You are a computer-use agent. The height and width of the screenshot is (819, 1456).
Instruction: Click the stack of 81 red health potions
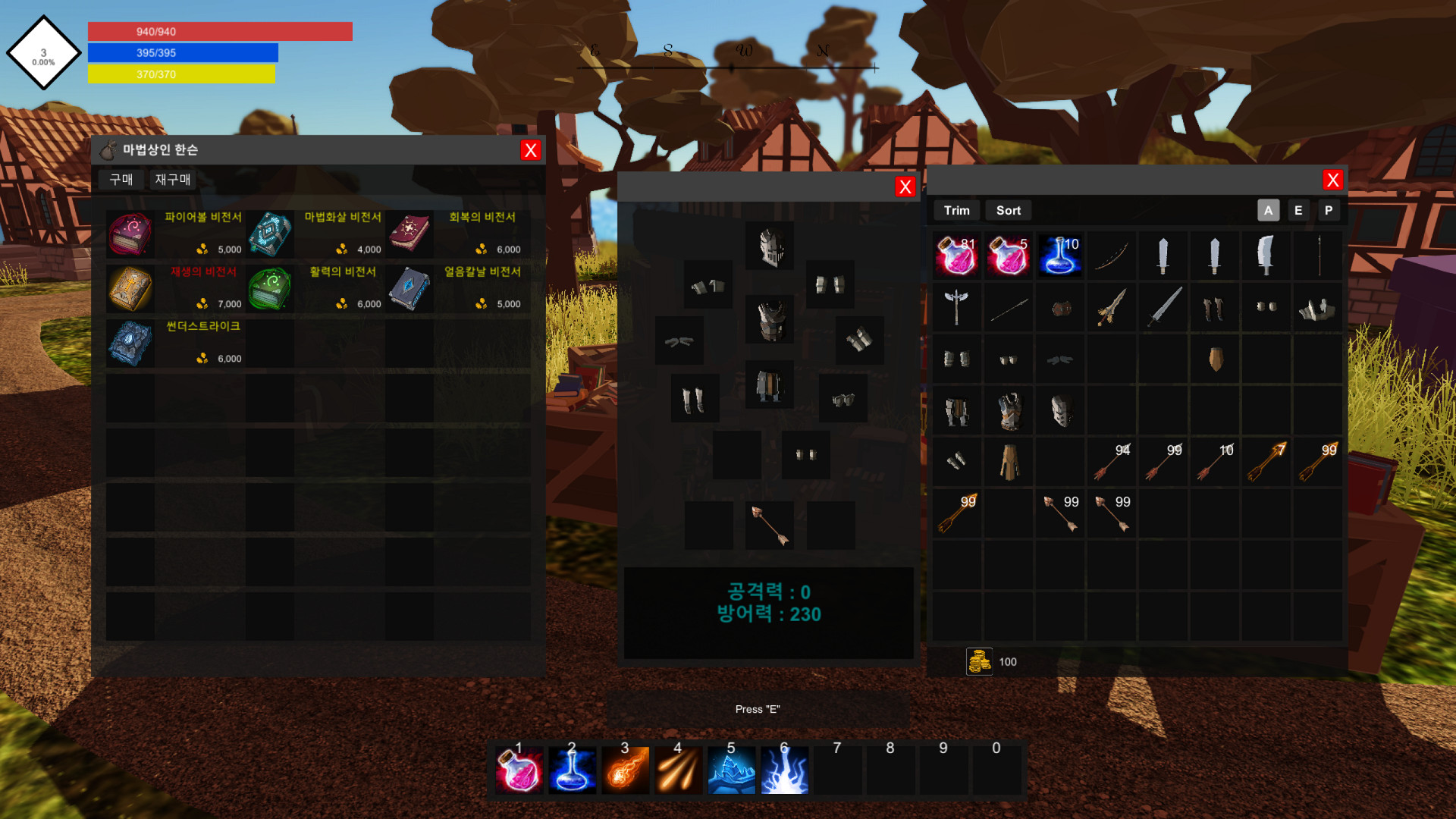pyautogui.click(x=956, y=255)
